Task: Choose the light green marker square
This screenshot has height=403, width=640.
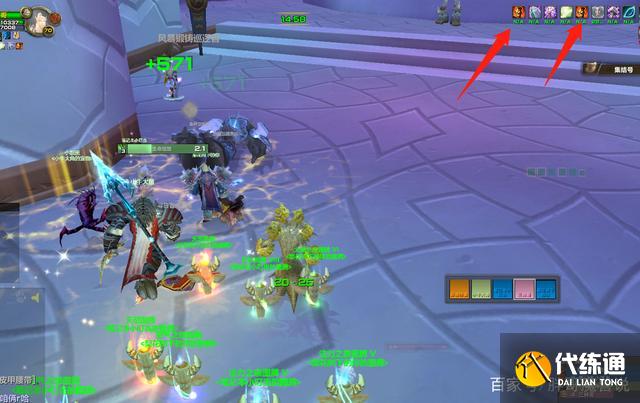Action: 480,290
